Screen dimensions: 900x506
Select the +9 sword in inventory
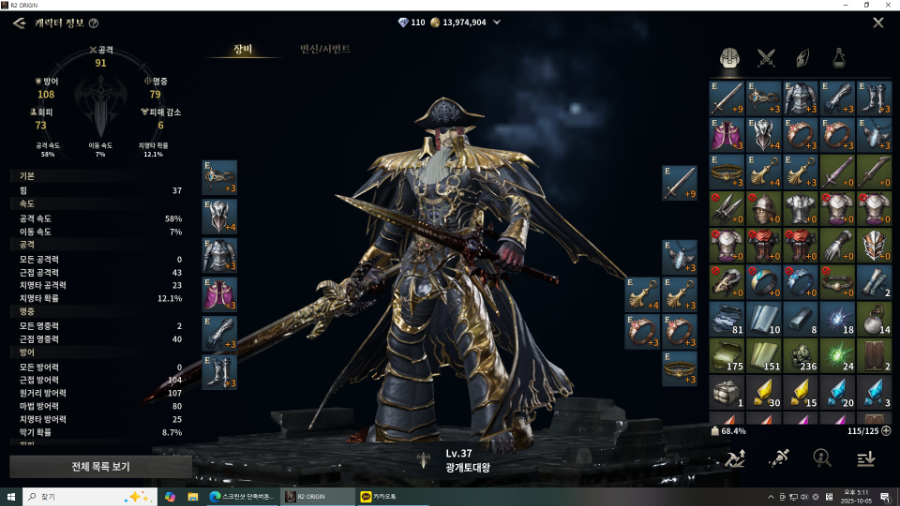point(727,98)
